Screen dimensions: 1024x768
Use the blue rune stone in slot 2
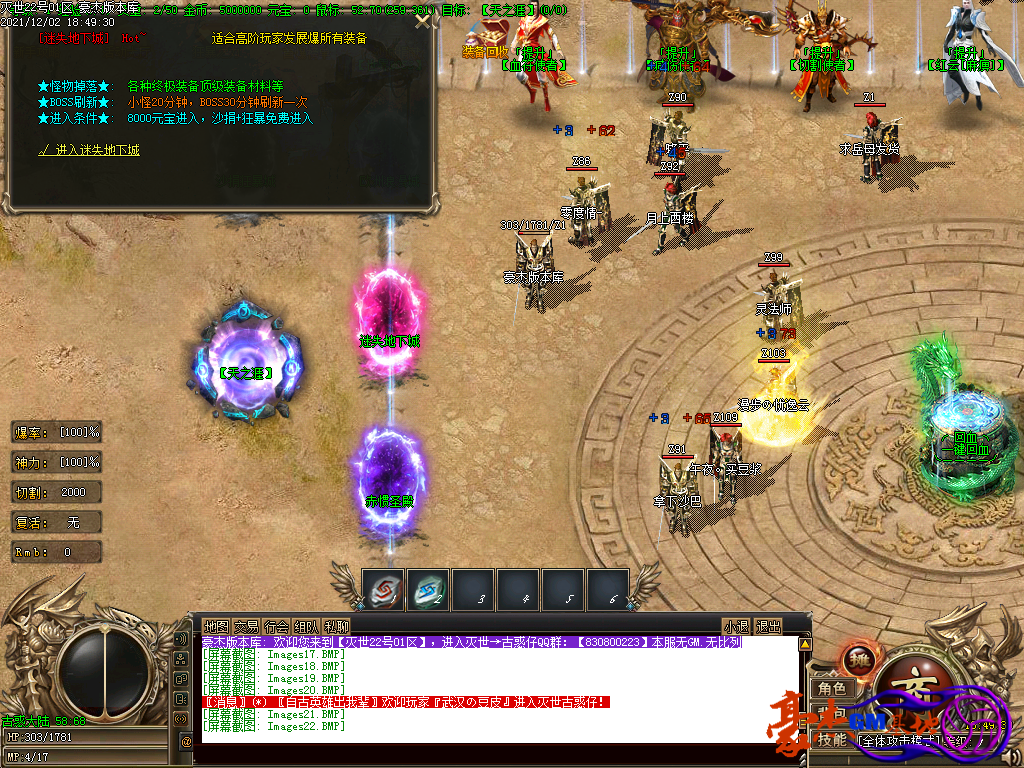[429, 589]
